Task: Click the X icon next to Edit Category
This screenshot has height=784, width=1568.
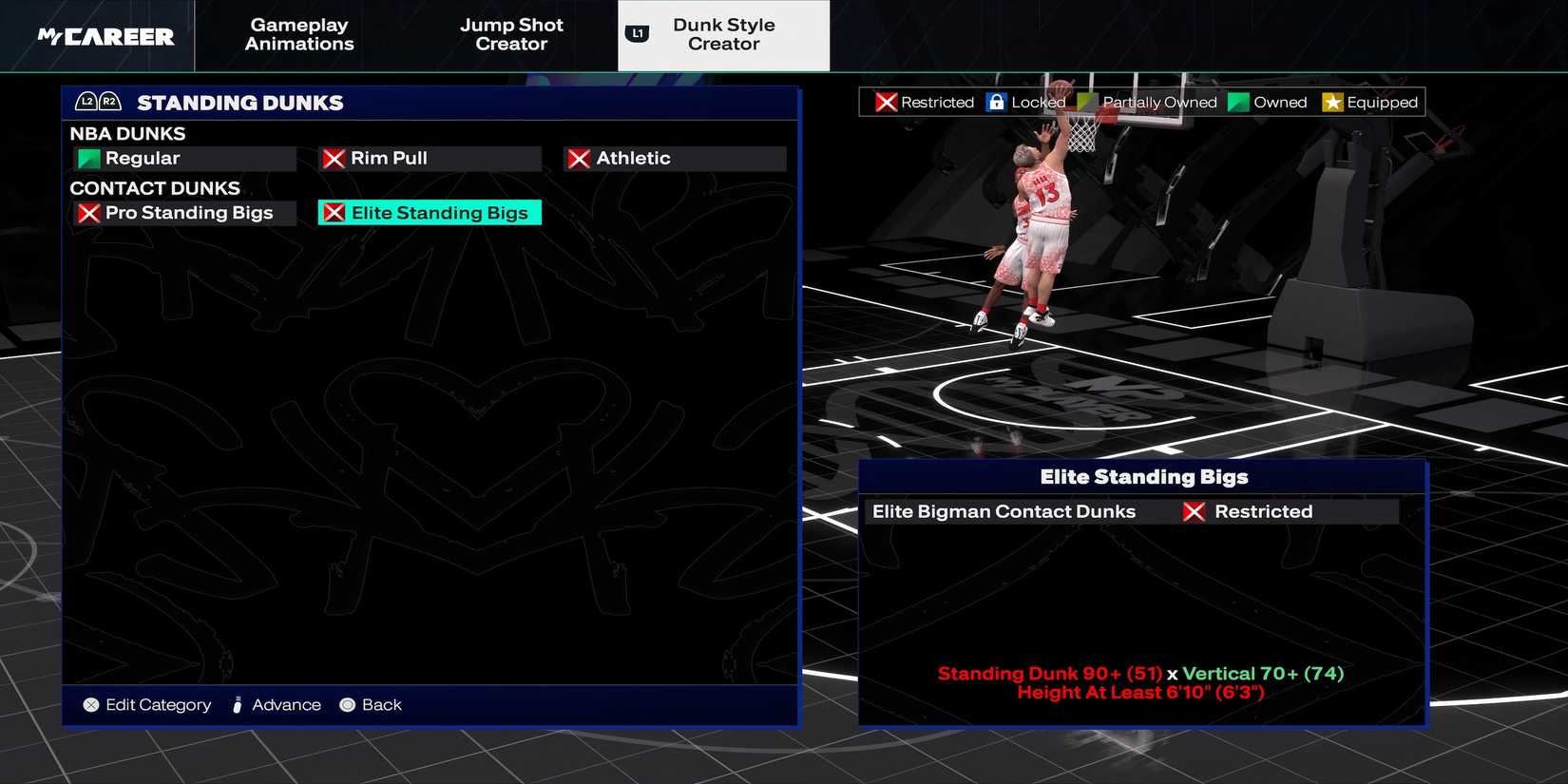Action: tap(91, 704)
